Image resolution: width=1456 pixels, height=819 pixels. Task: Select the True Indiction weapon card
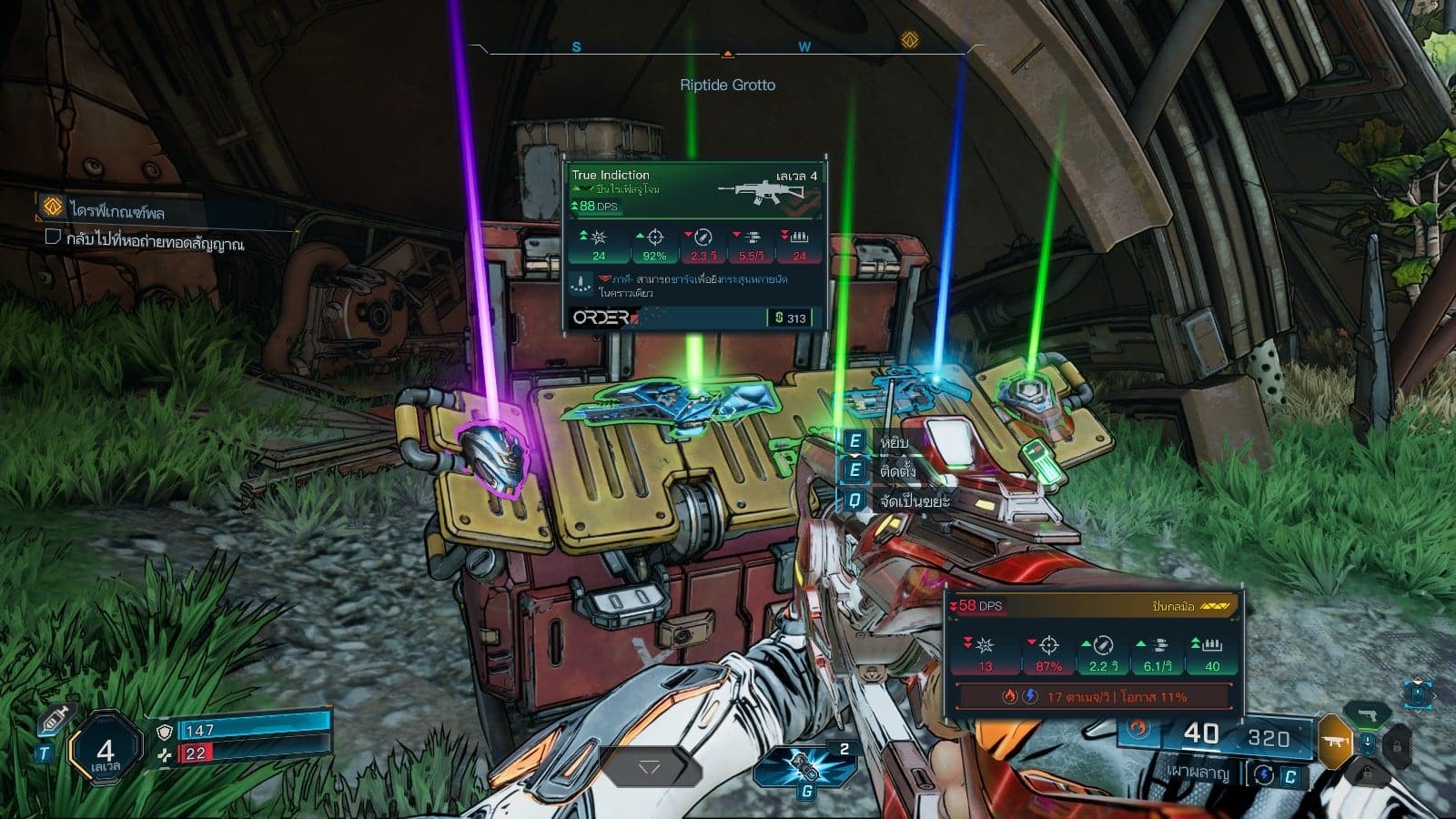[695, 246]
